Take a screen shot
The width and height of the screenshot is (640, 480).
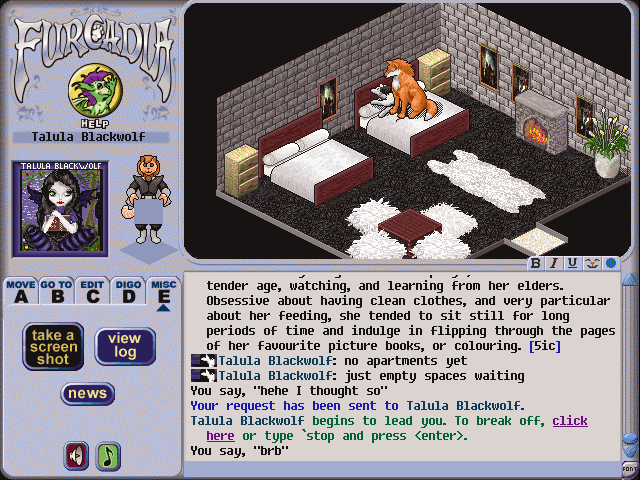[53, 347]
